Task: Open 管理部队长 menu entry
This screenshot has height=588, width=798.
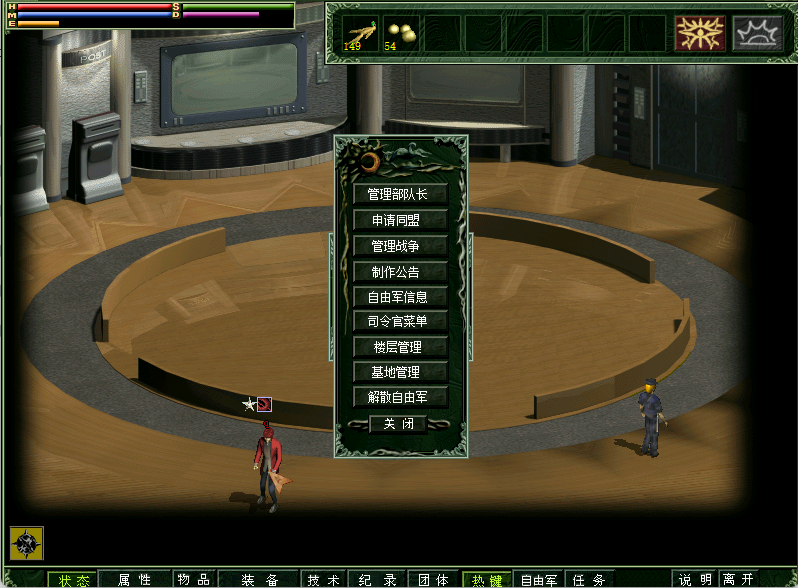Action: point(399,194)
